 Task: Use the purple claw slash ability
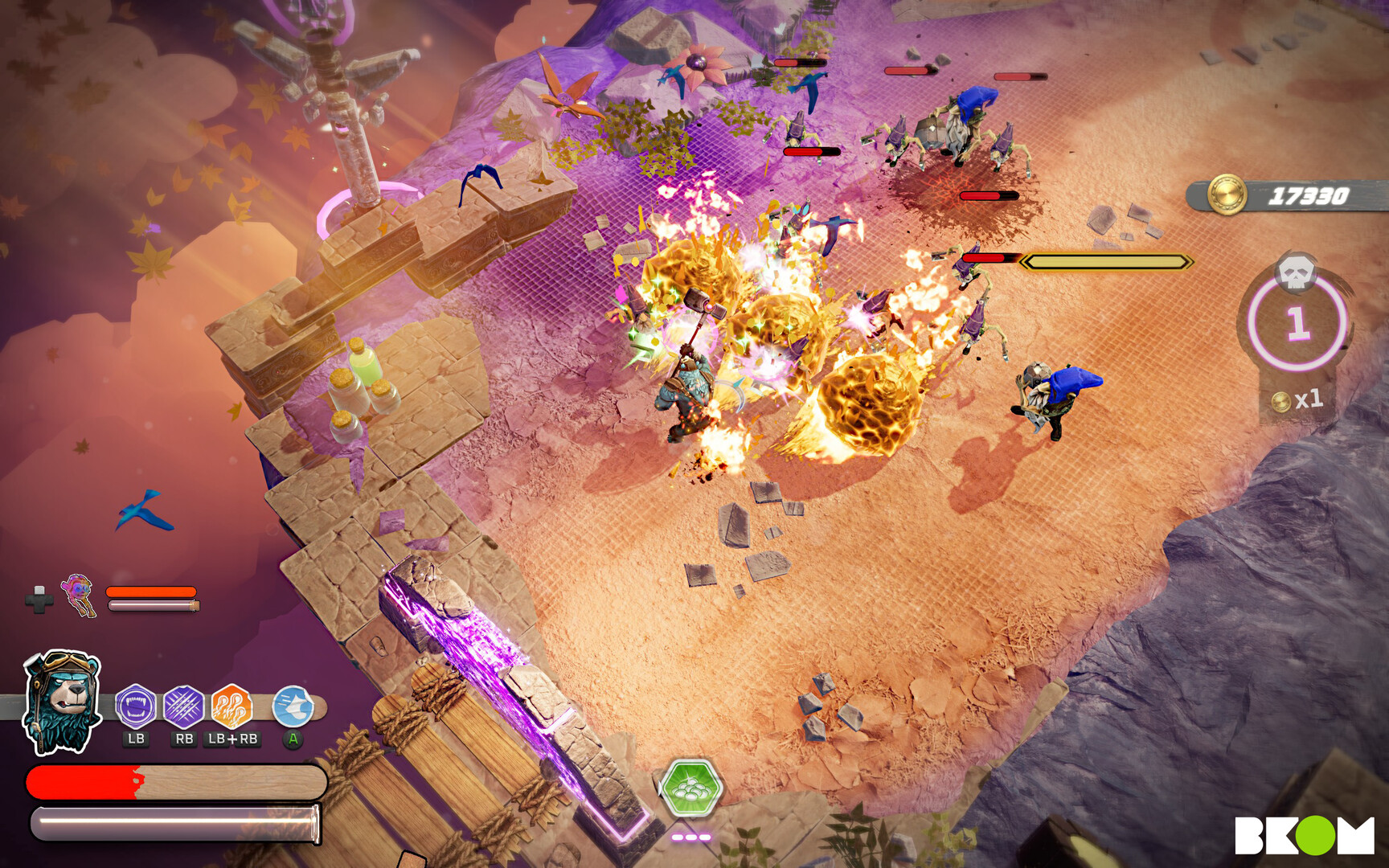(184, 706)
